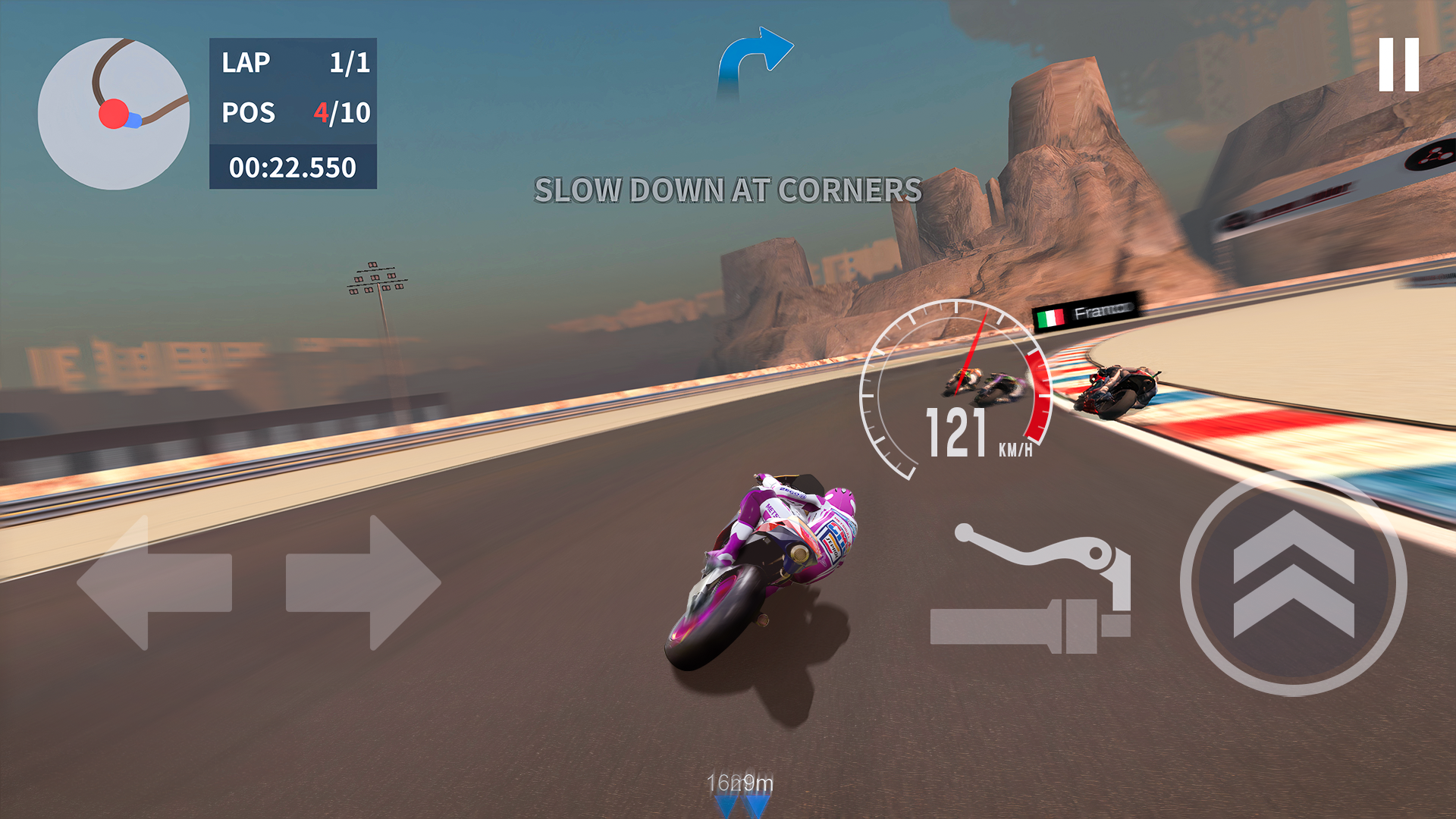Tap the pause button in top-right corner

point(1400,64)
